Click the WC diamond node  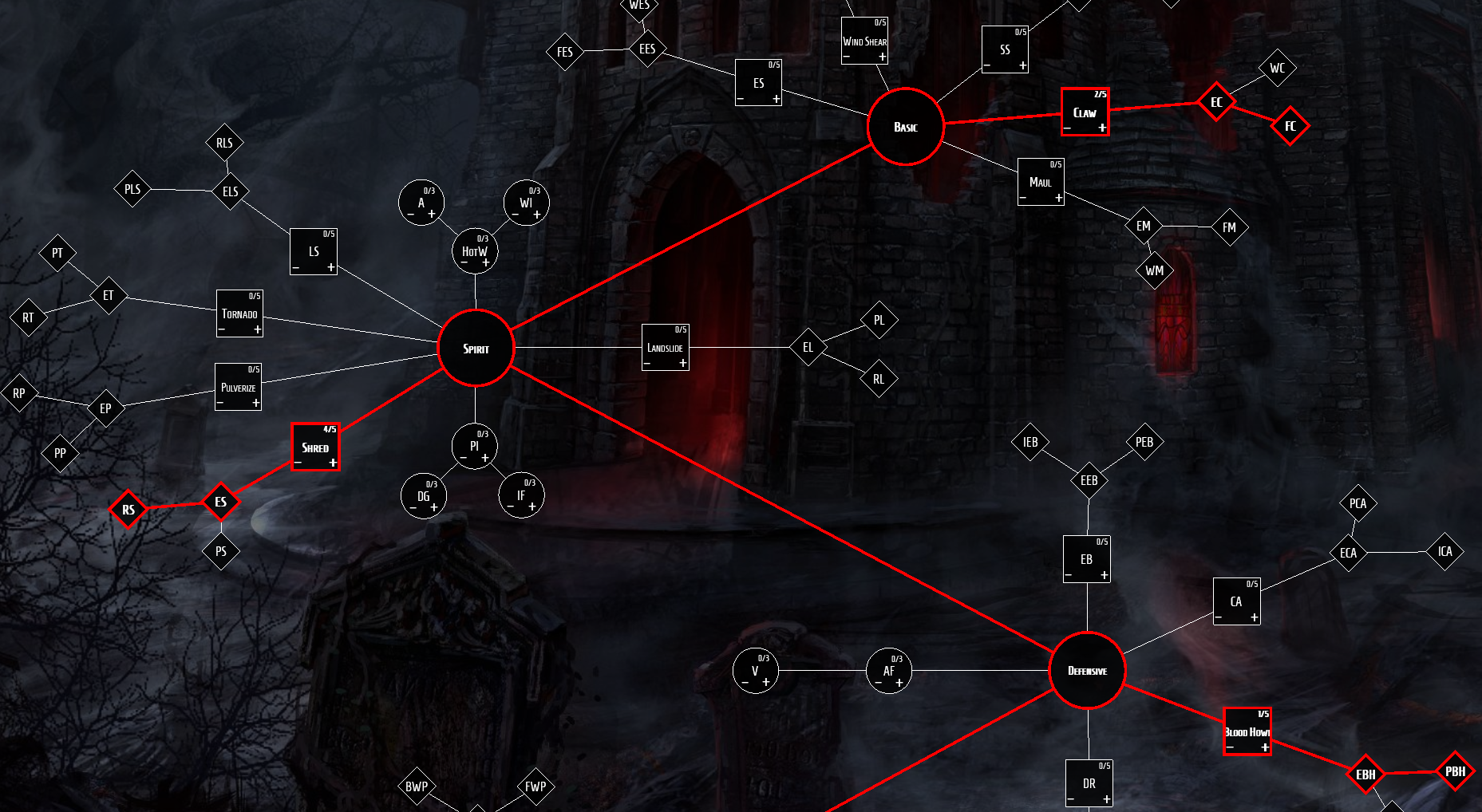pyautogui.click(x=1277, y=68)
